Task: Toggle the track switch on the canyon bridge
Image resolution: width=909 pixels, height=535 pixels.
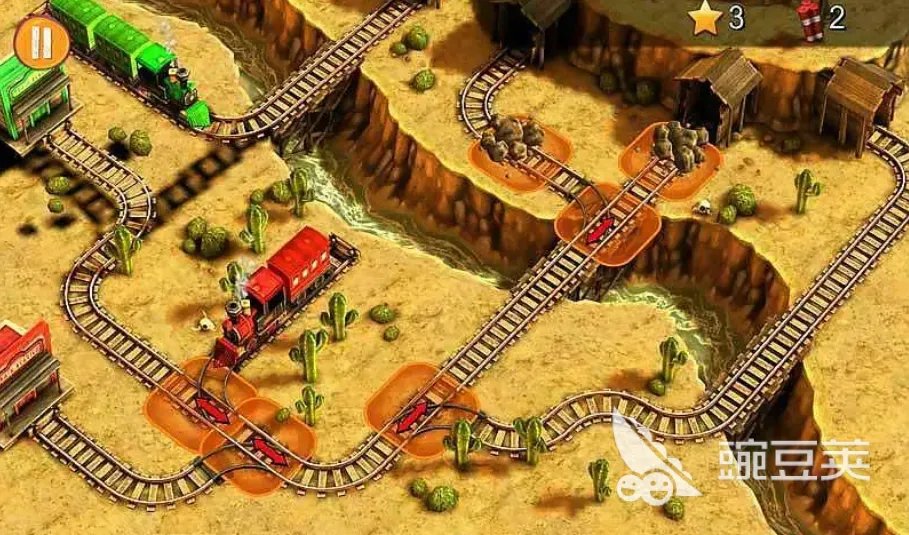Action: pos(600,230)
